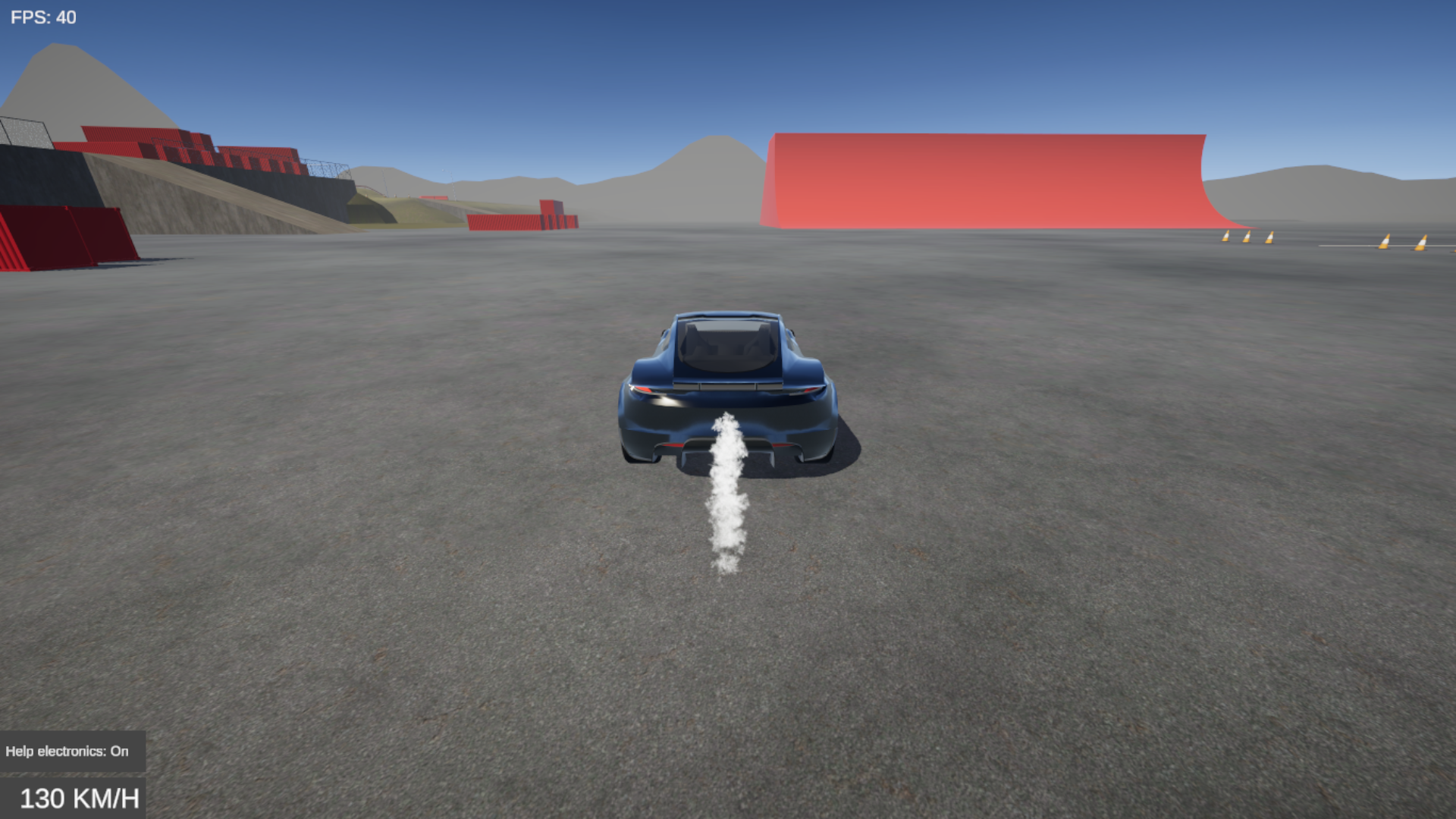
Task: Select the blue sports car
Action: (x=726, y=387)
